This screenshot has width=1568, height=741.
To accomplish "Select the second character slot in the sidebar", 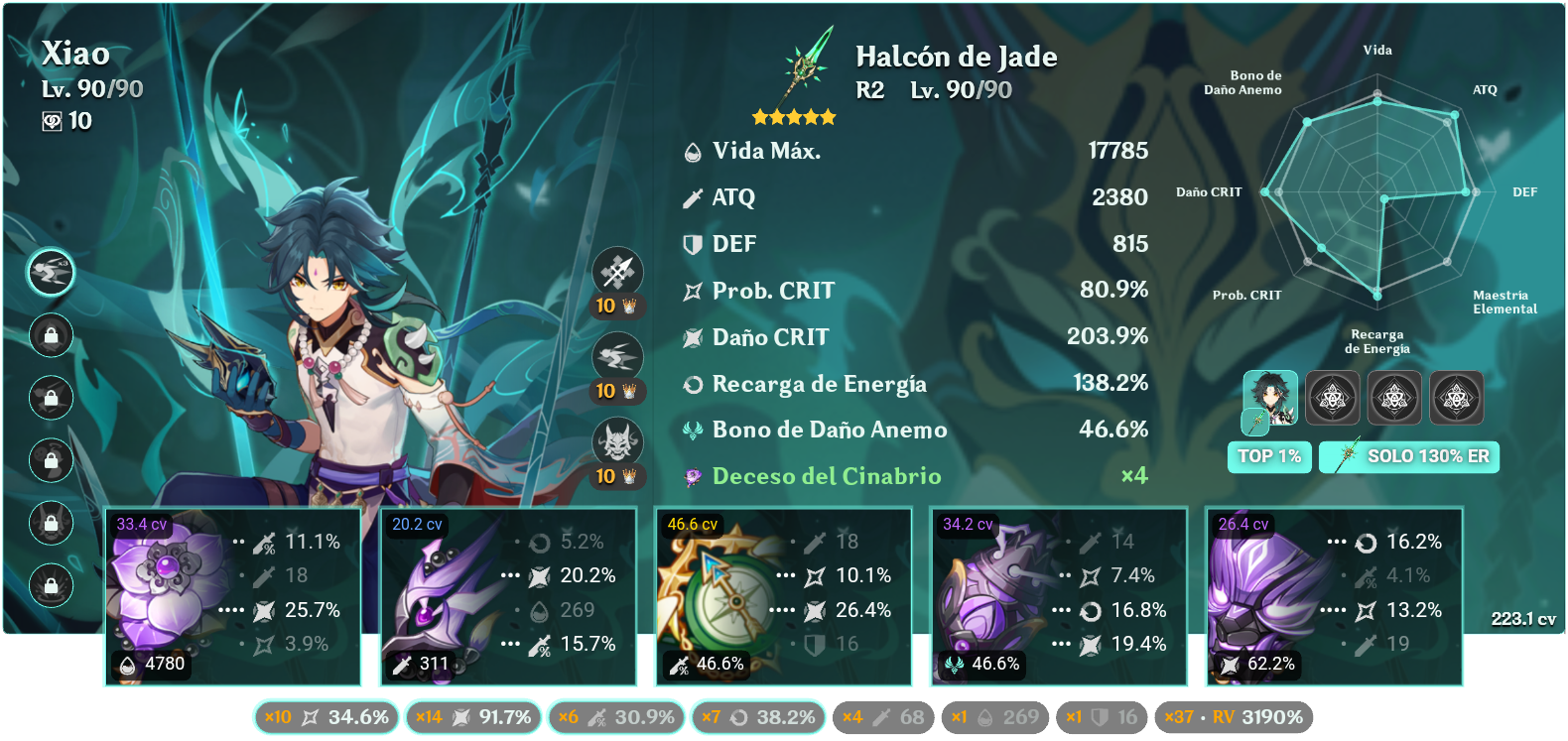I will [52, 336].
